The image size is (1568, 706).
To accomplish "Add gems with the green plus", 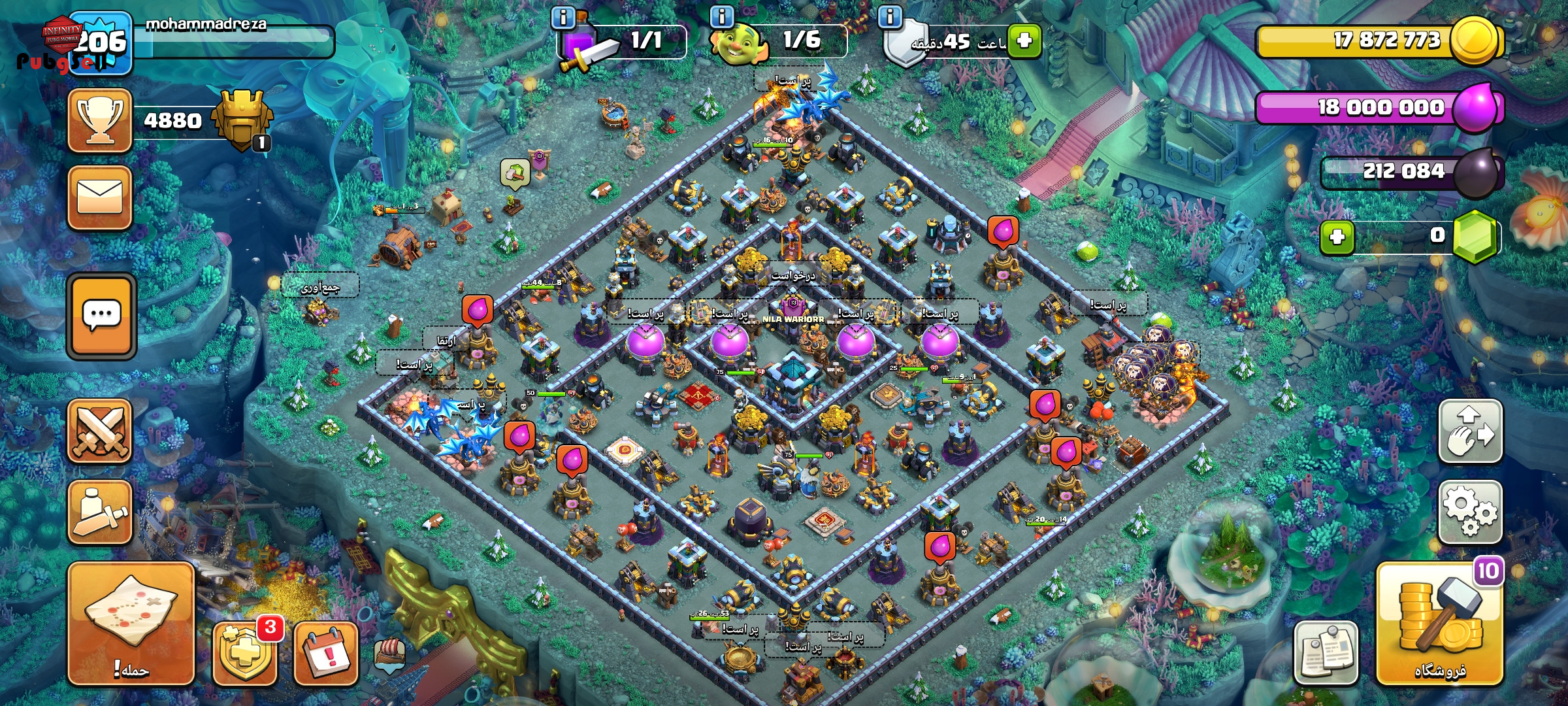I will [1337, 237].
